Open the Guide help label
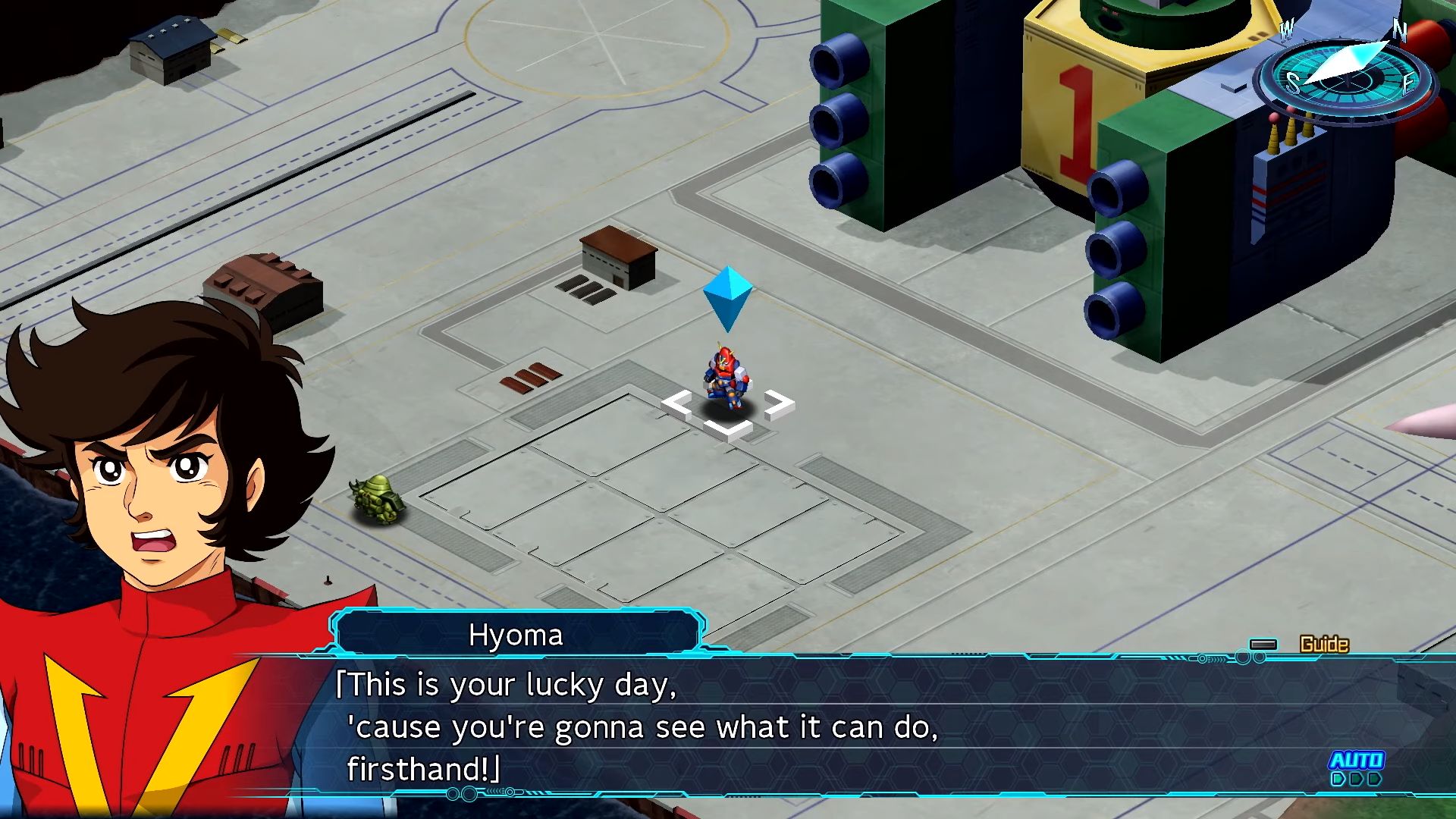 point(1323,645)
